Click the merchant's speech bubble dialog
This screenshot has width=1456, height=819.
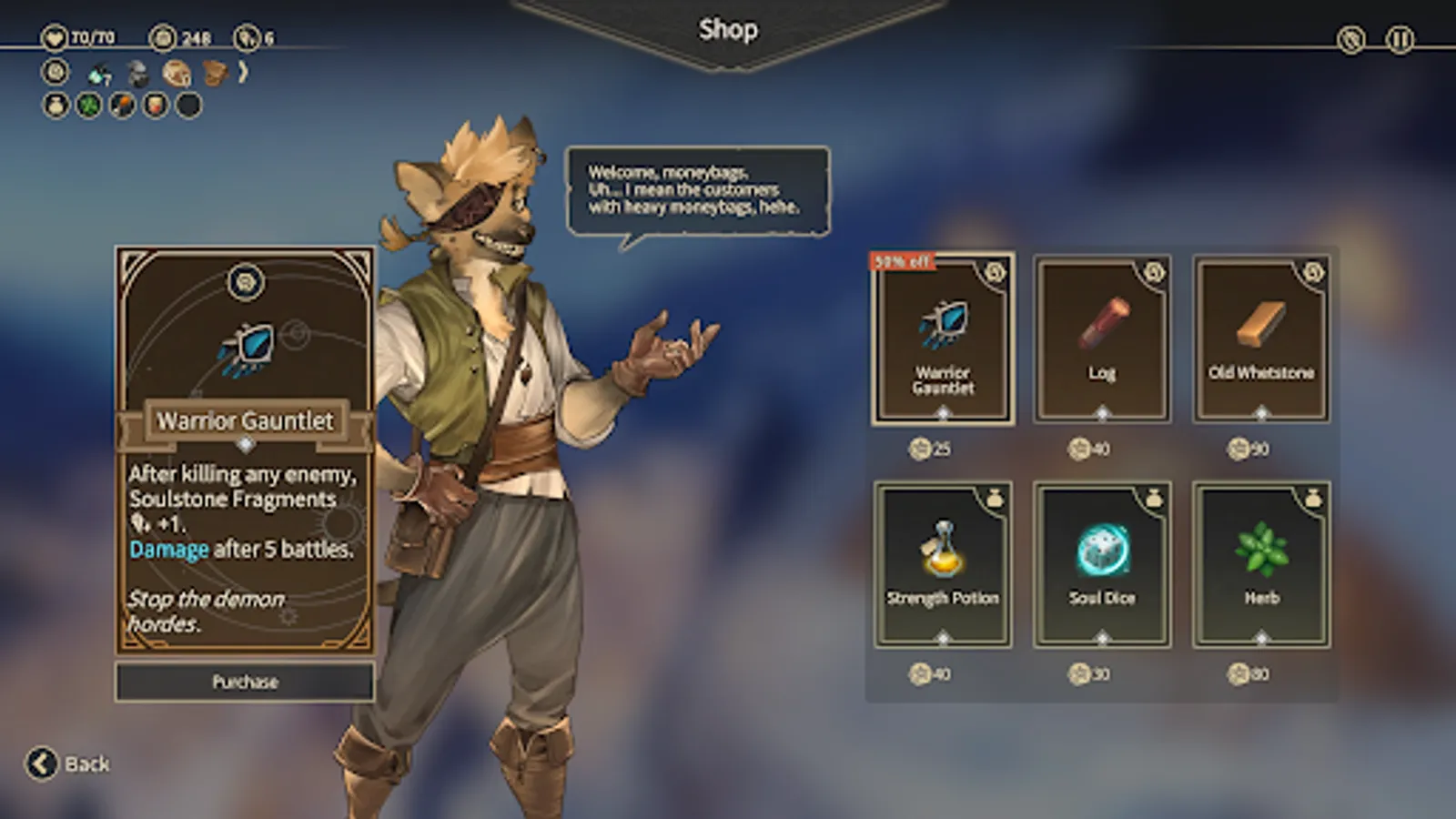pyautogui.click(x=701, y=190)
